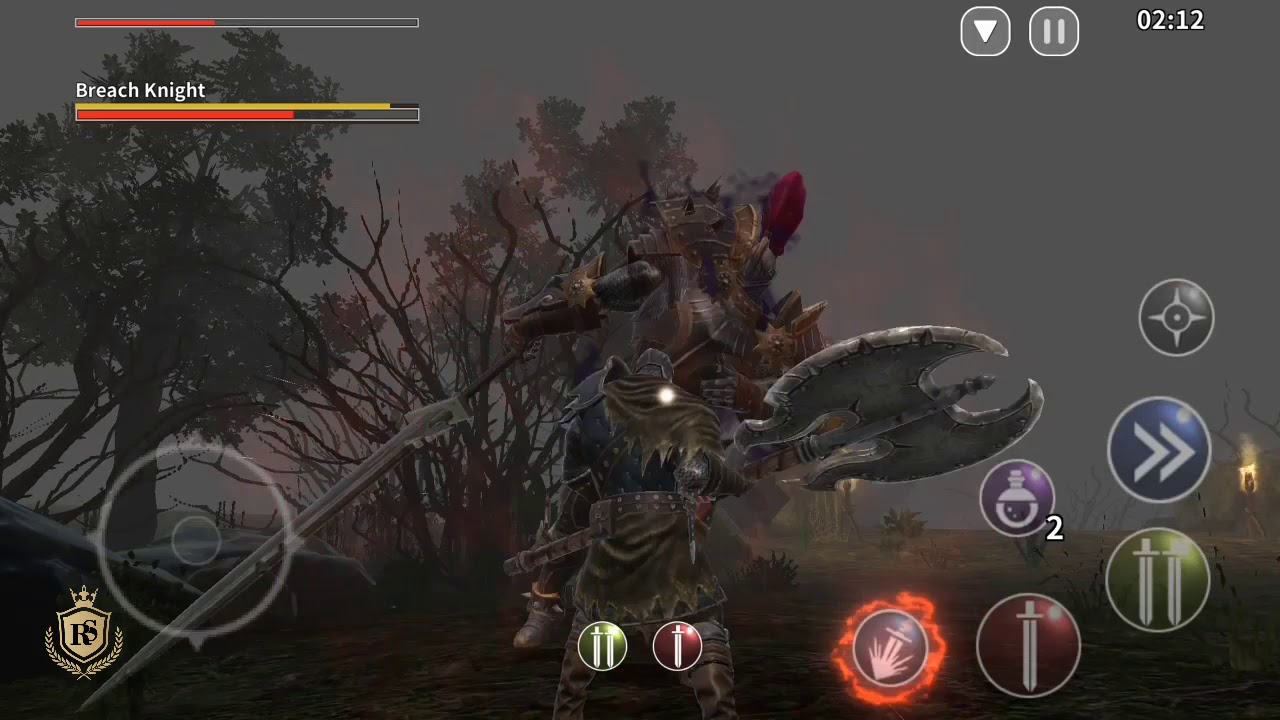This screenshot has height=720, width=1280.
Task: Tap the small green dual-sword icon near character
Action: 603,646
